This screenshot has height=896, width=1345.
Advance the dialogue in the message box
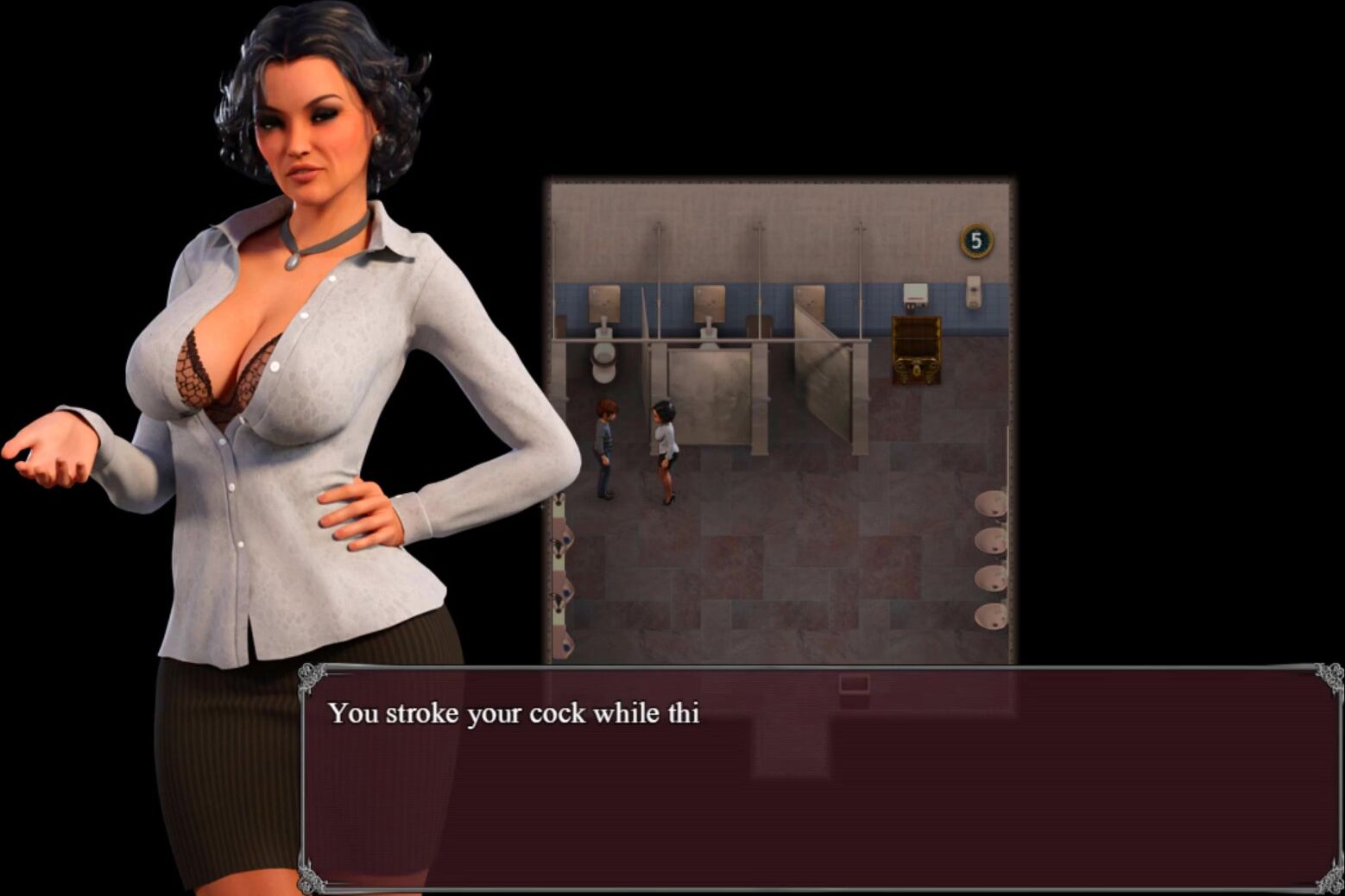[820, 777]
